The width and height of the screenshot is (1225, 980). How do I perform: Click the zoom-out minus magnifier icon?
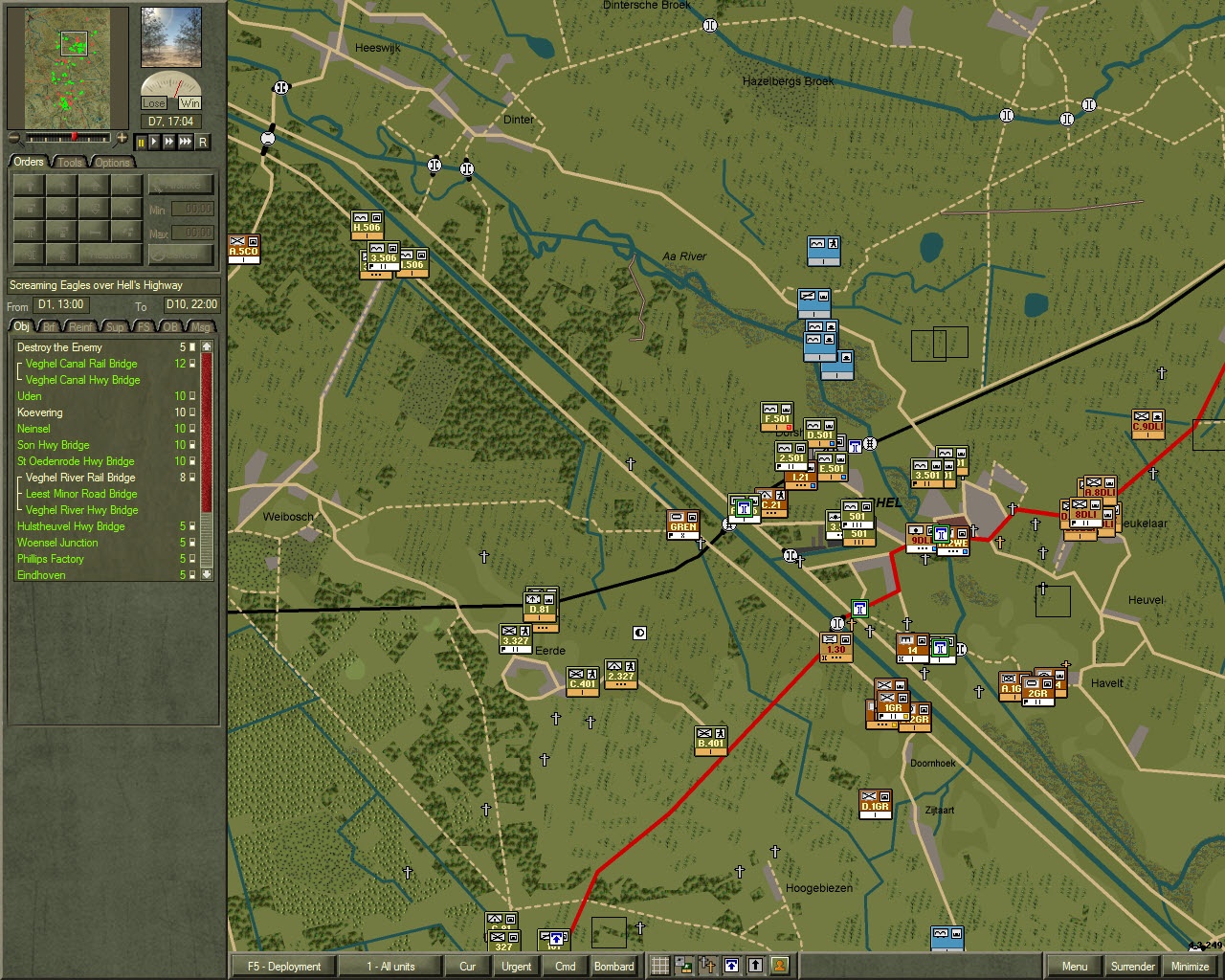pos(14,137)
